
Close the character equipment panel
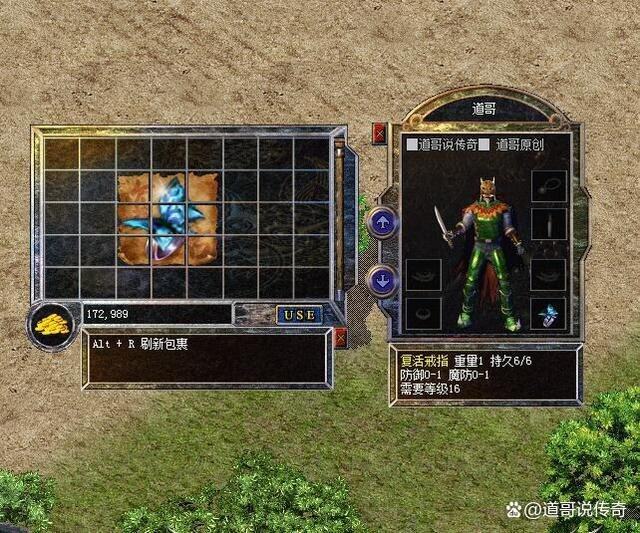[x=379, y=132]
